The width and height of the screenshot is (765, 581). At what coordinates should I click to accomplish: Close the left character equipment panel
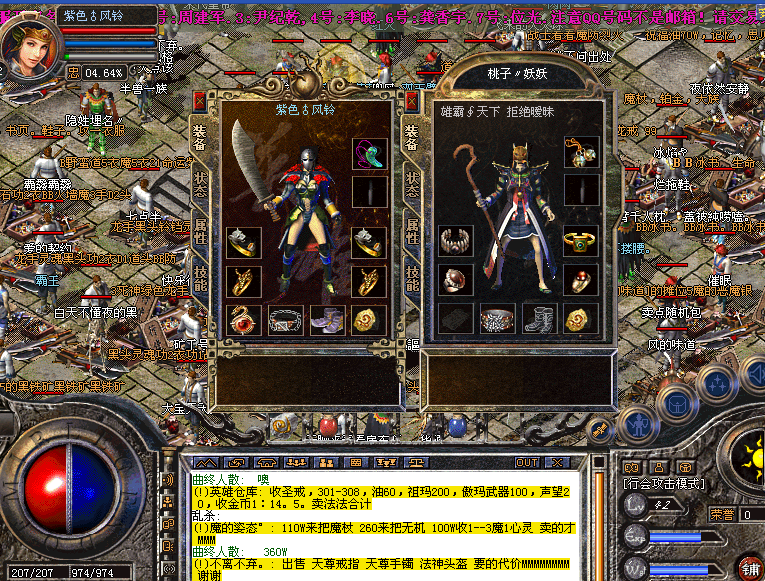(200, 101)
